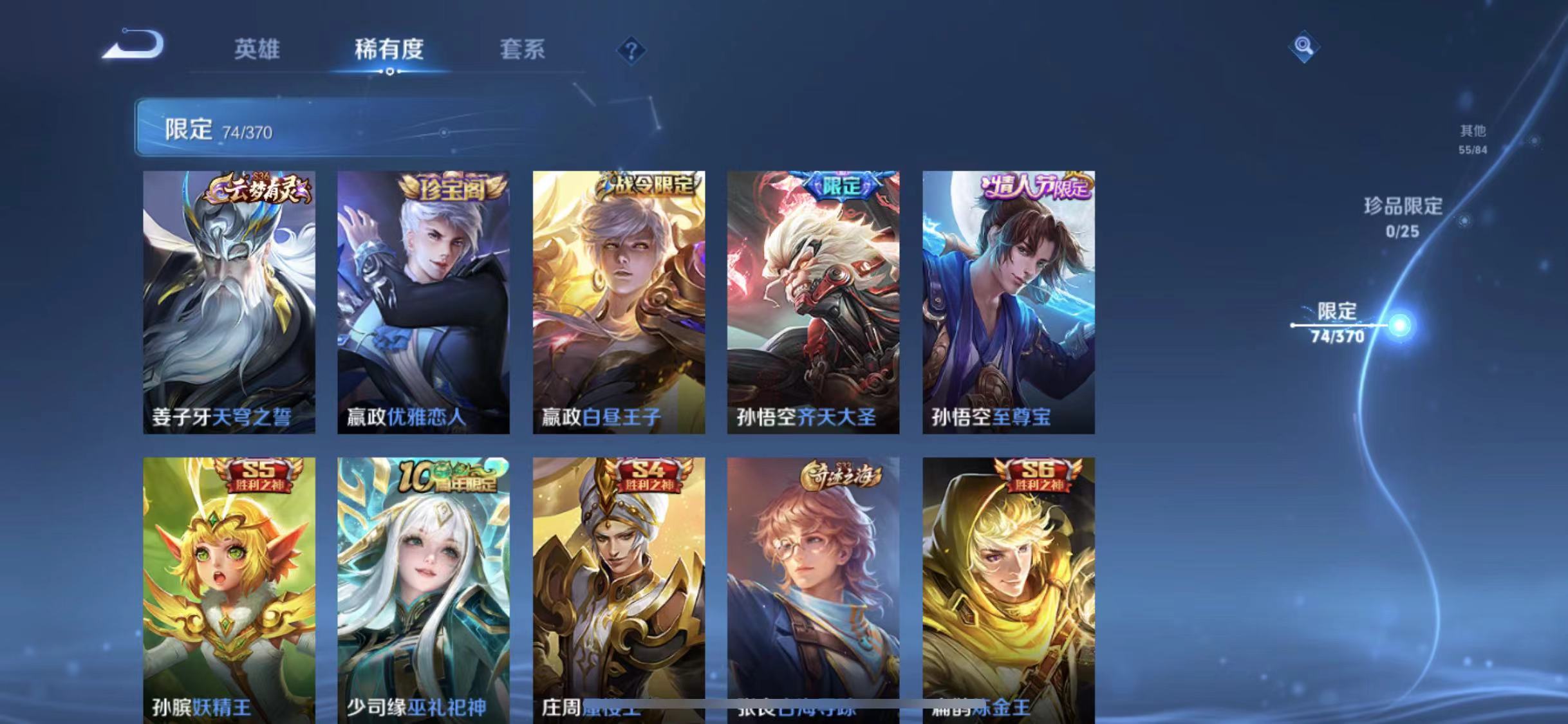Switch to the 套系 tab
1568x724 pixels.
pos(523,51)
